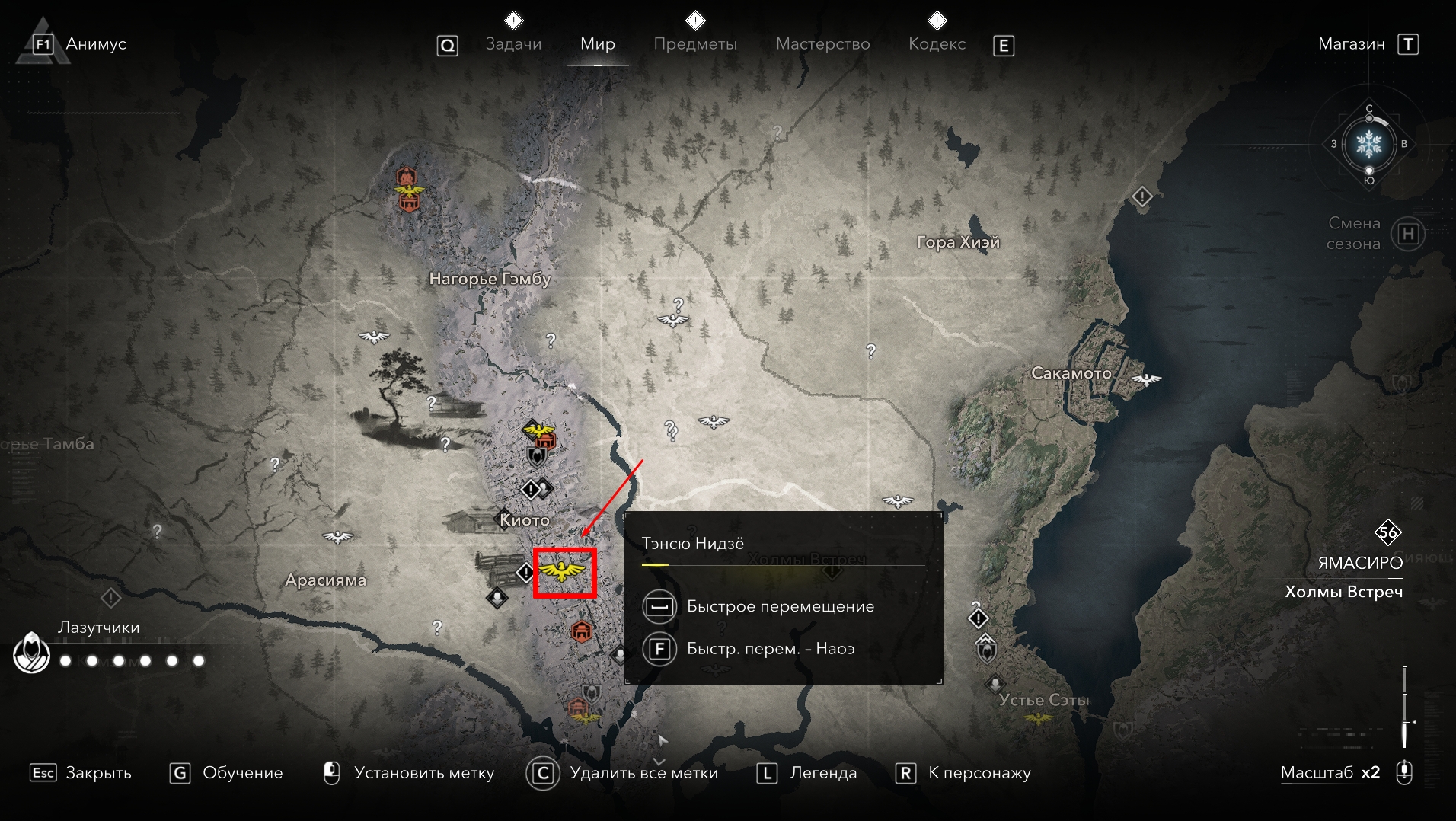This screenshot has height=821, width=1456.
Task: Click the Смена сезона button
Action: point(1407,234)
